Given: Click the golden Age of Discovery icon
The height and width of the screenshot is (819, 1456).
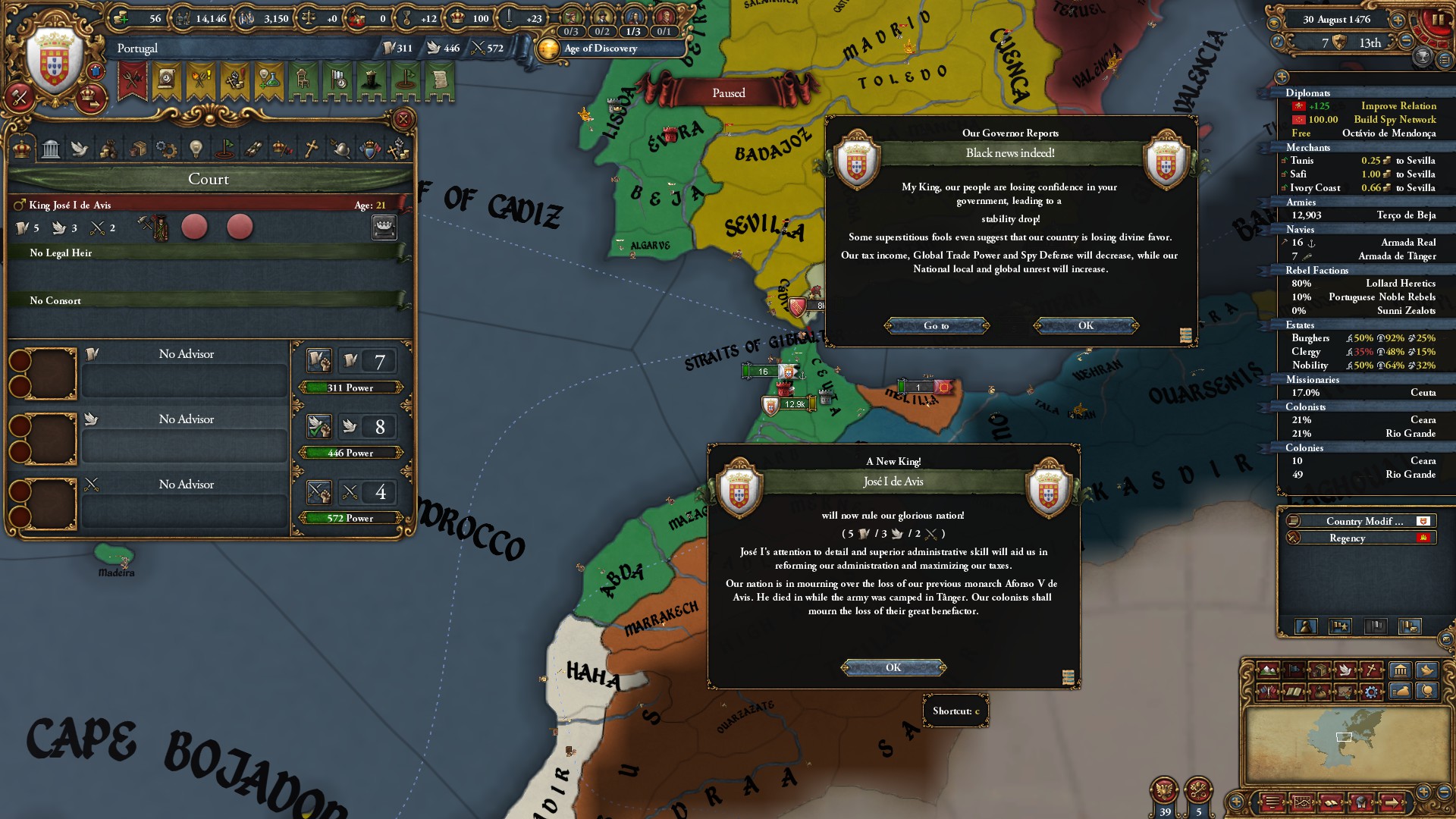Looking at the screenshot, I should click(549, 49).
